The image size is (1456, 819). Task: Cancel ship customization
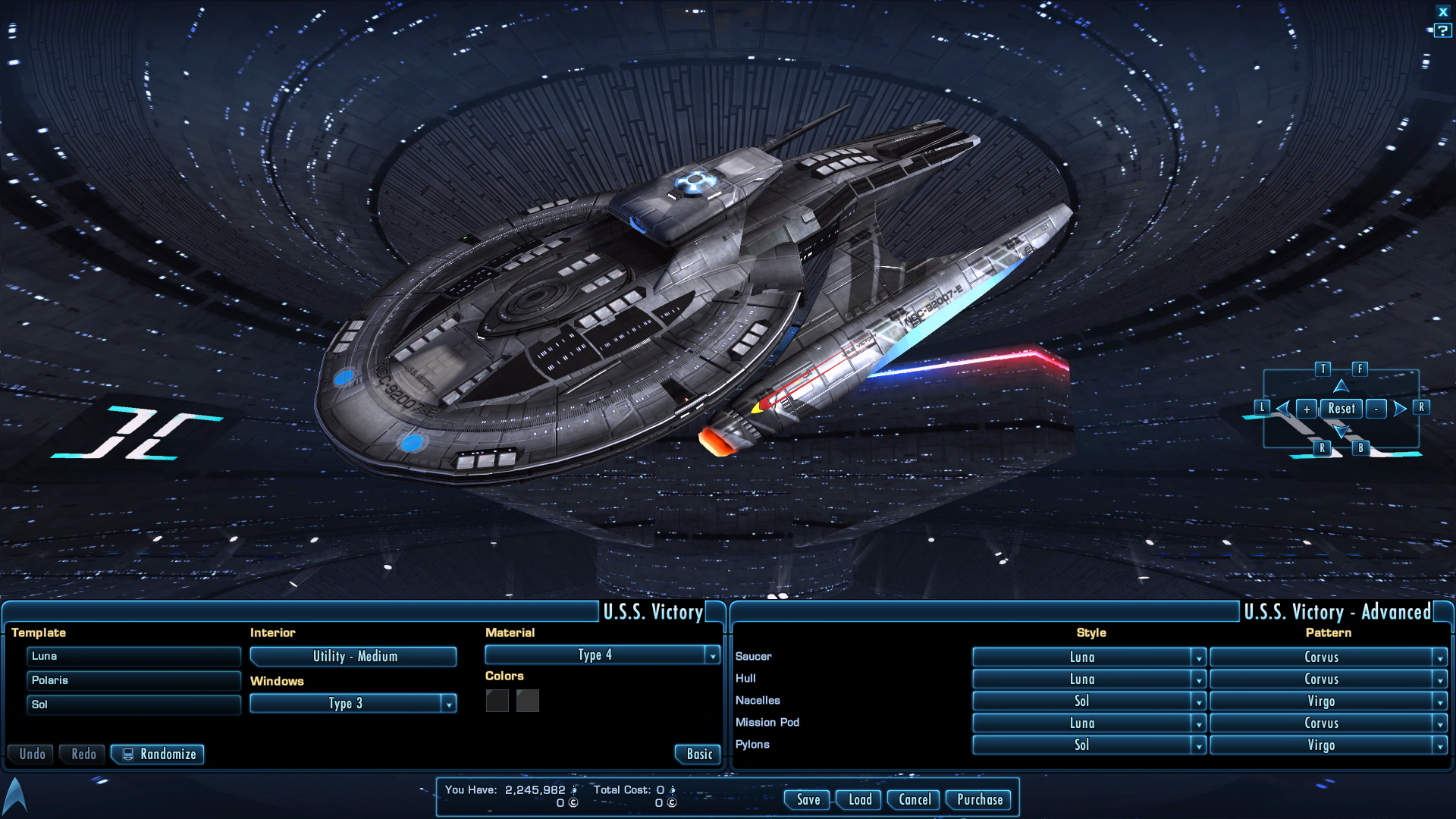(x=915, y=800)
